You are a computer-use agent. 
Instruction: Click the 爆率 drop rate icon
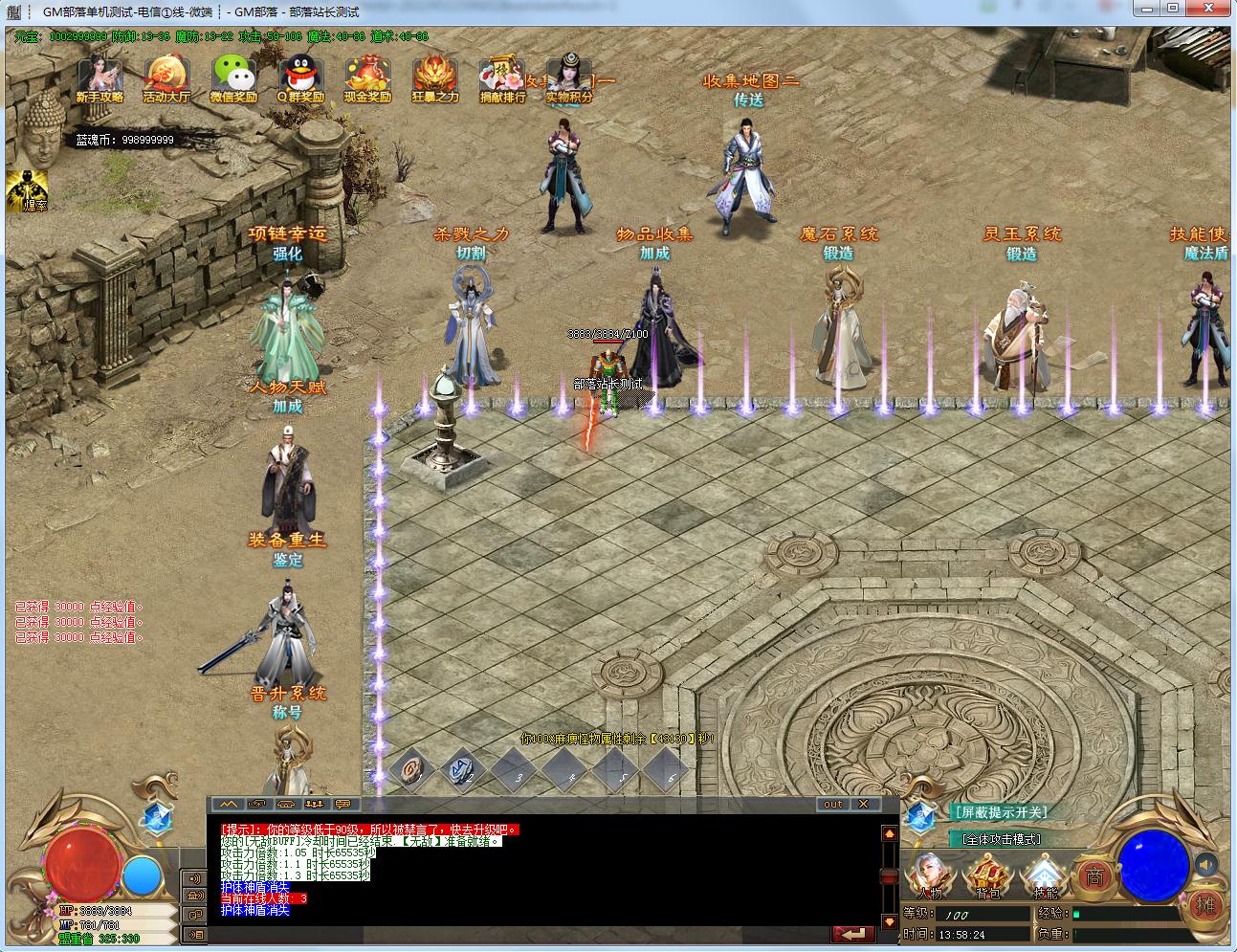[27, 189]
